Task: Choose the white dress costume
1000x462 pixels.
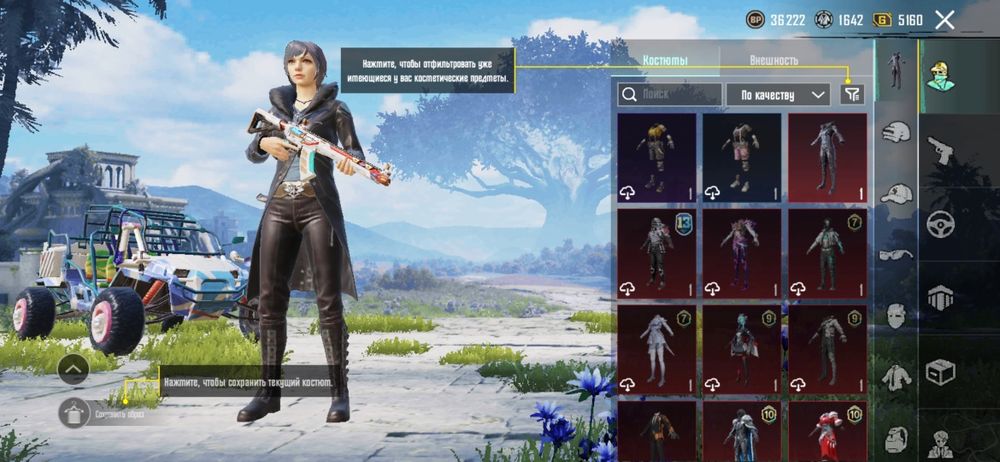Action: coord(656,350)
